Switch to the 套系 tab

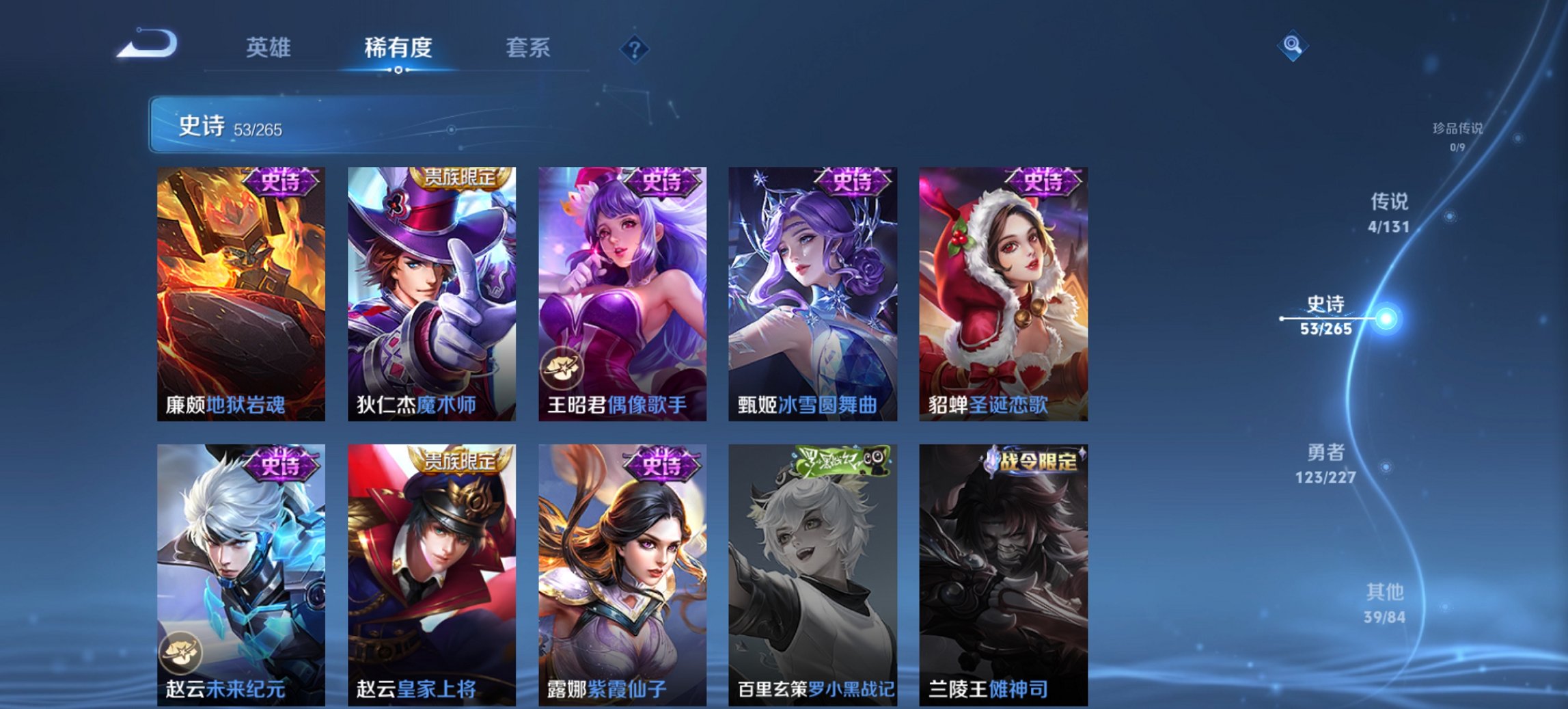(x=529, y=48)
